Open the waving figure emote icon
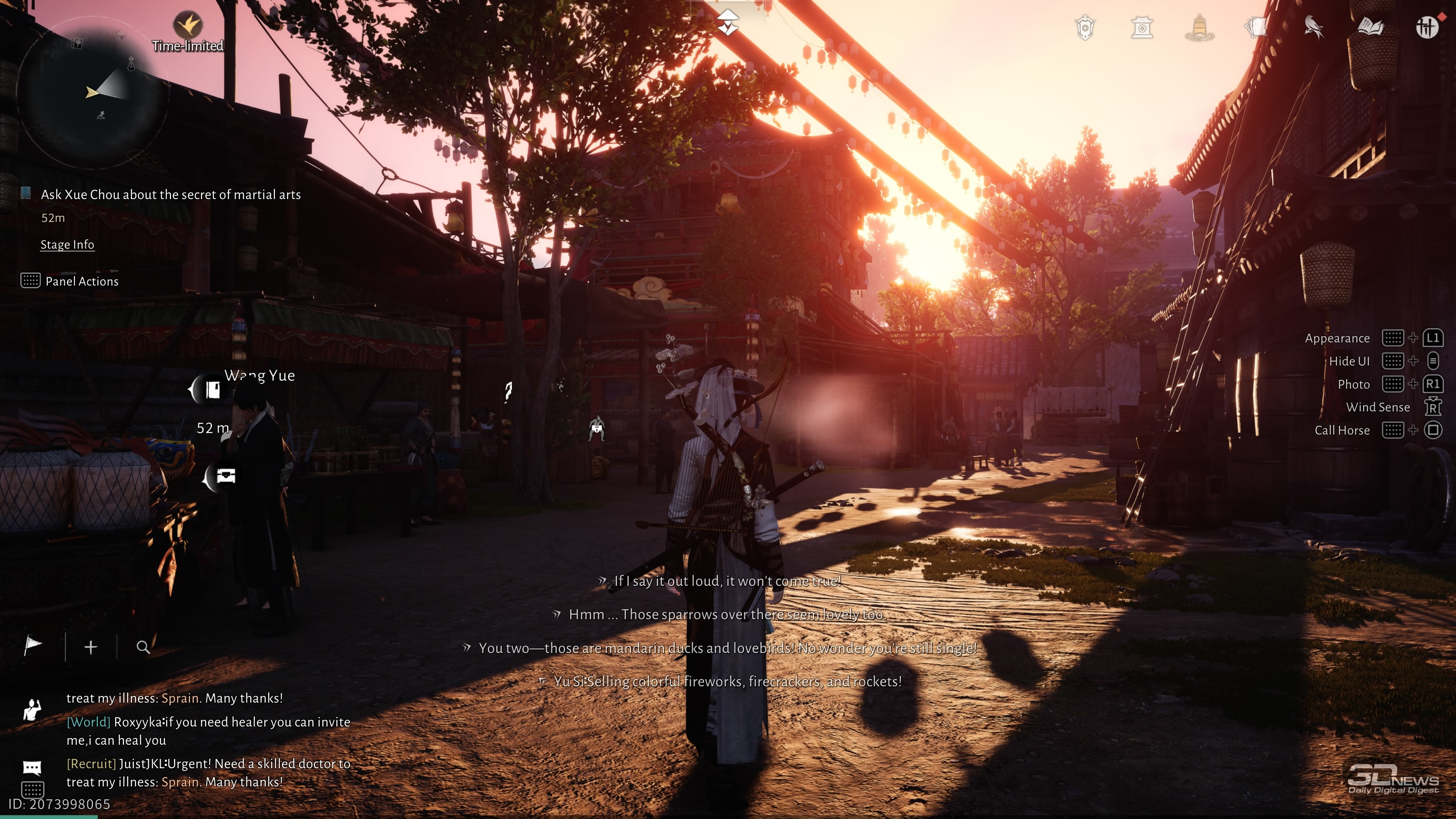The image size is (1456, 819). 32,709
